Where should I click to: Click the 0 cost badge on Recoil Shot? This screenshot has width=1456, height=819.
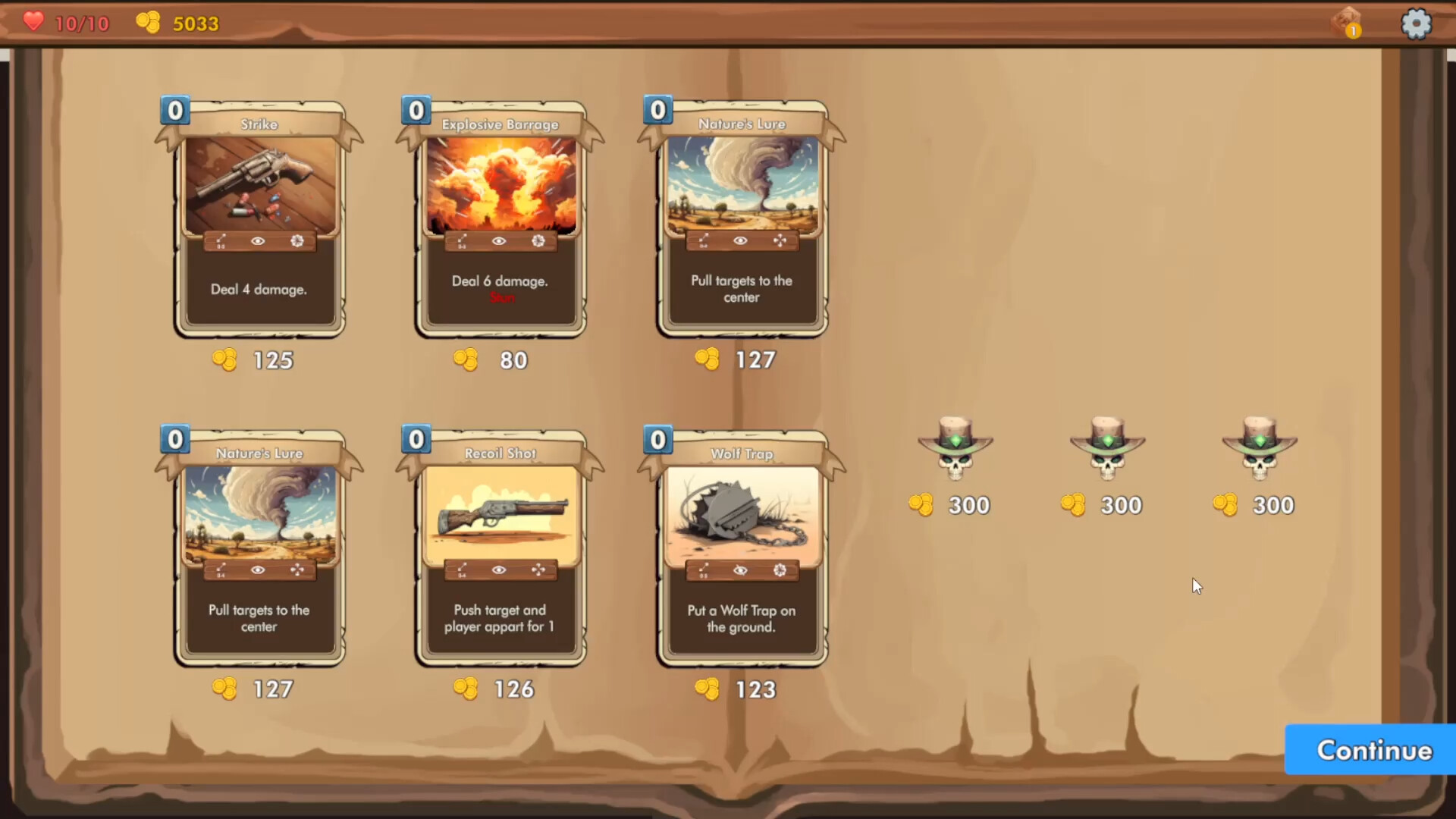tap(416, 439)
